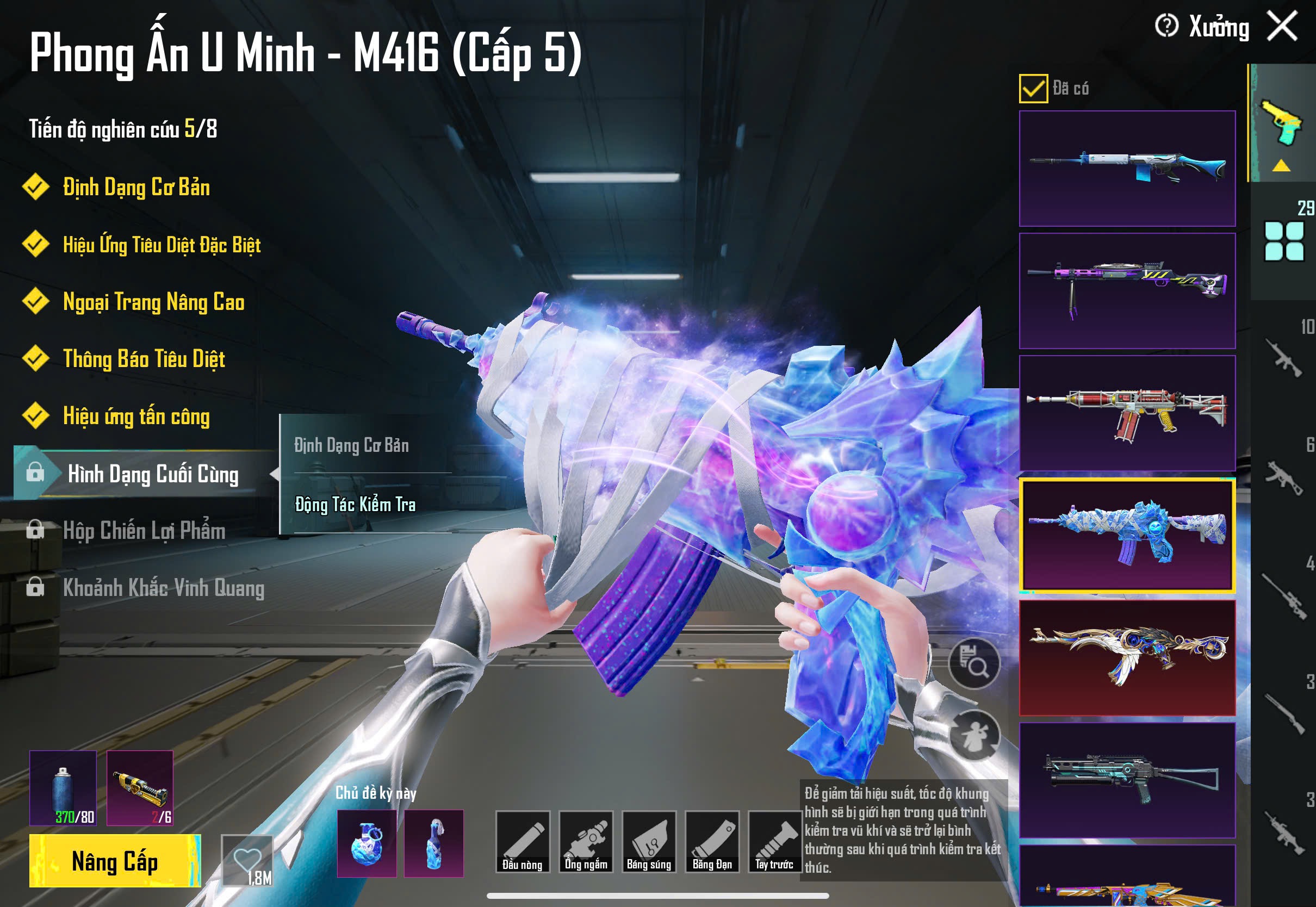Select the themed grenade skin thumbnail
Viewport: 1316px width, 907px height.
(x=367, y=843)
